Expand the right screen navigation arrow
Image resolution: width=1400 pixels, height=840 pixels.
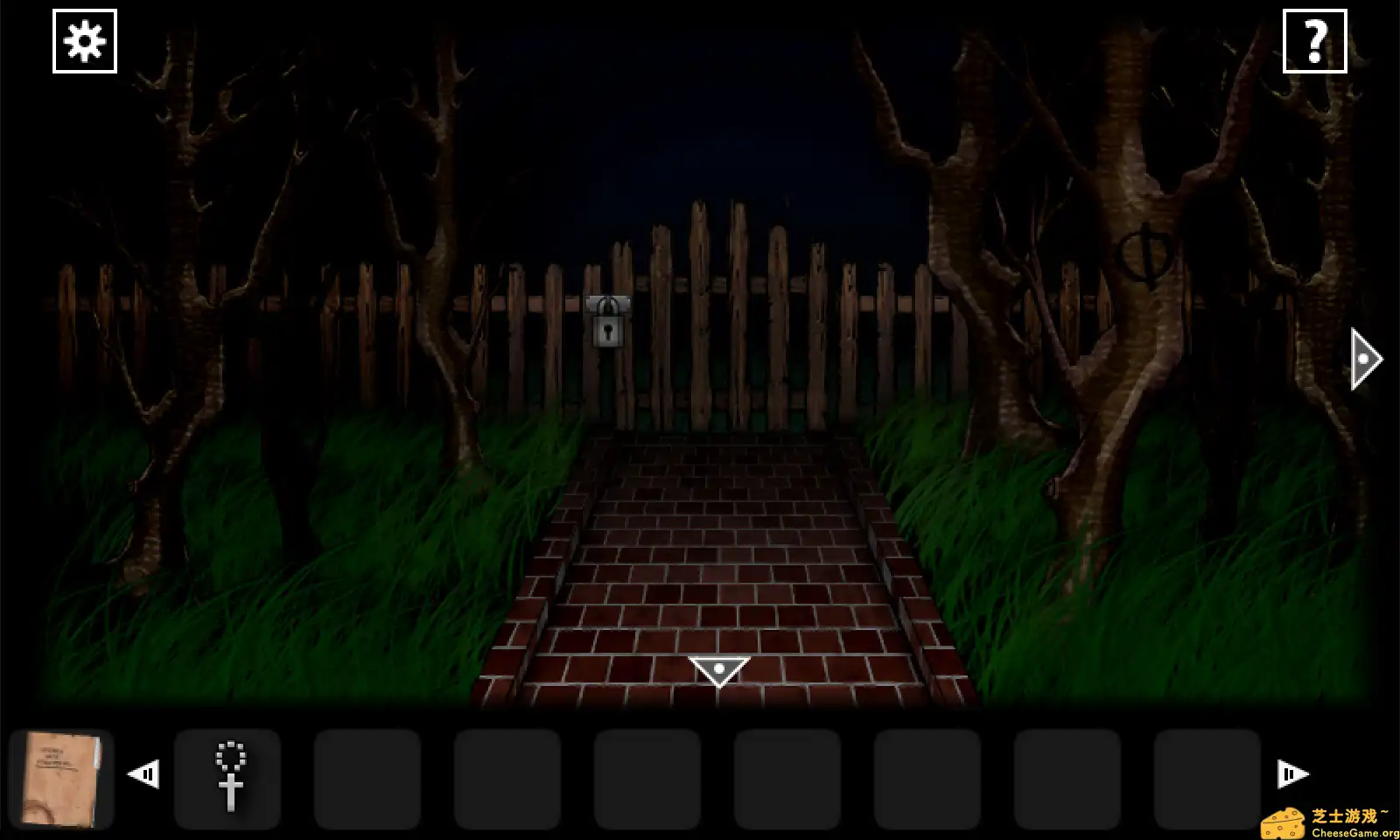coord(1363,357)
